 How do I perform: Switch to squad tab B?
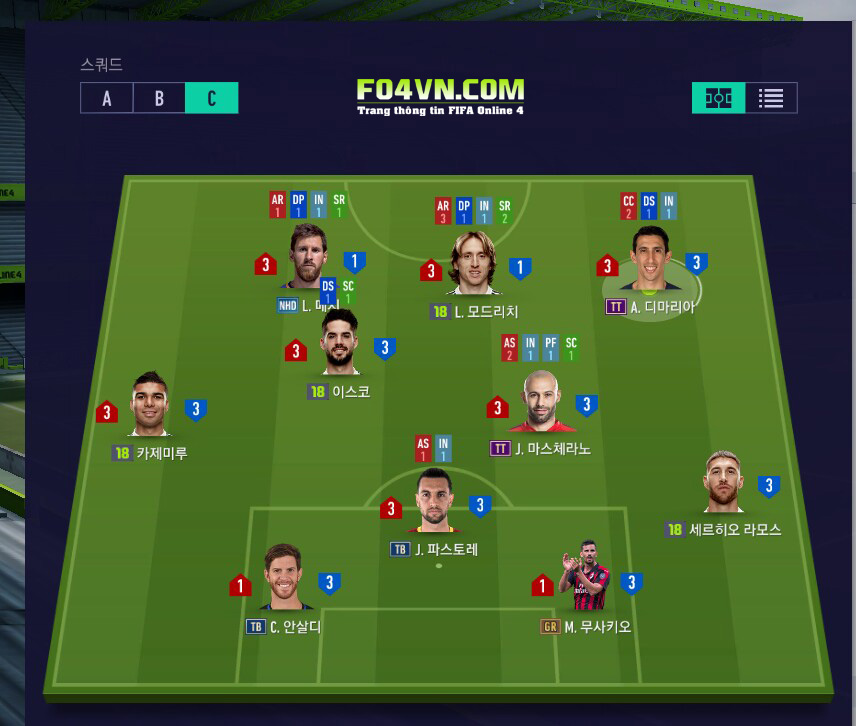[x=160, y=98]
